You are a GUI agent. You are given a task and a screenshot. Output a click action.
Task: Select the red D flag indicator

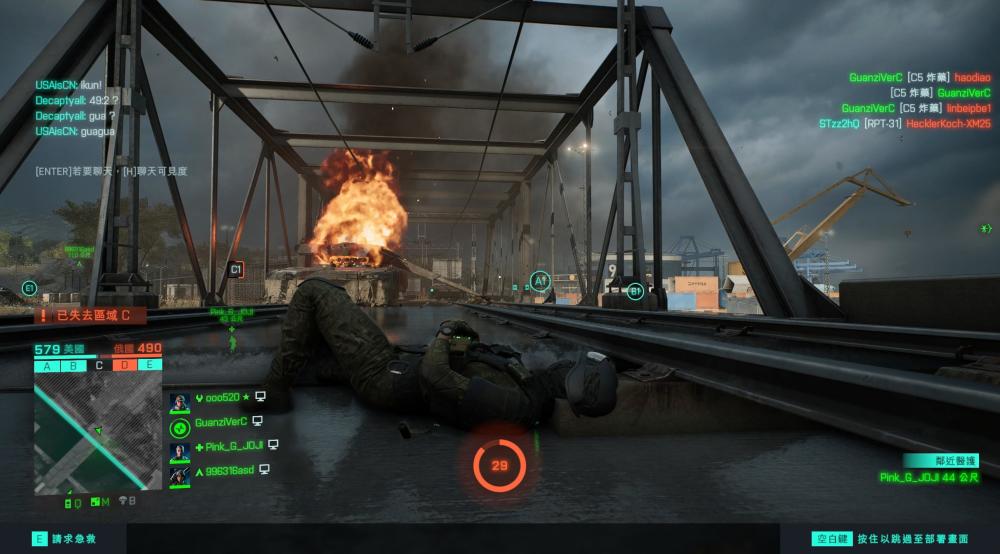tap(124, 365)
